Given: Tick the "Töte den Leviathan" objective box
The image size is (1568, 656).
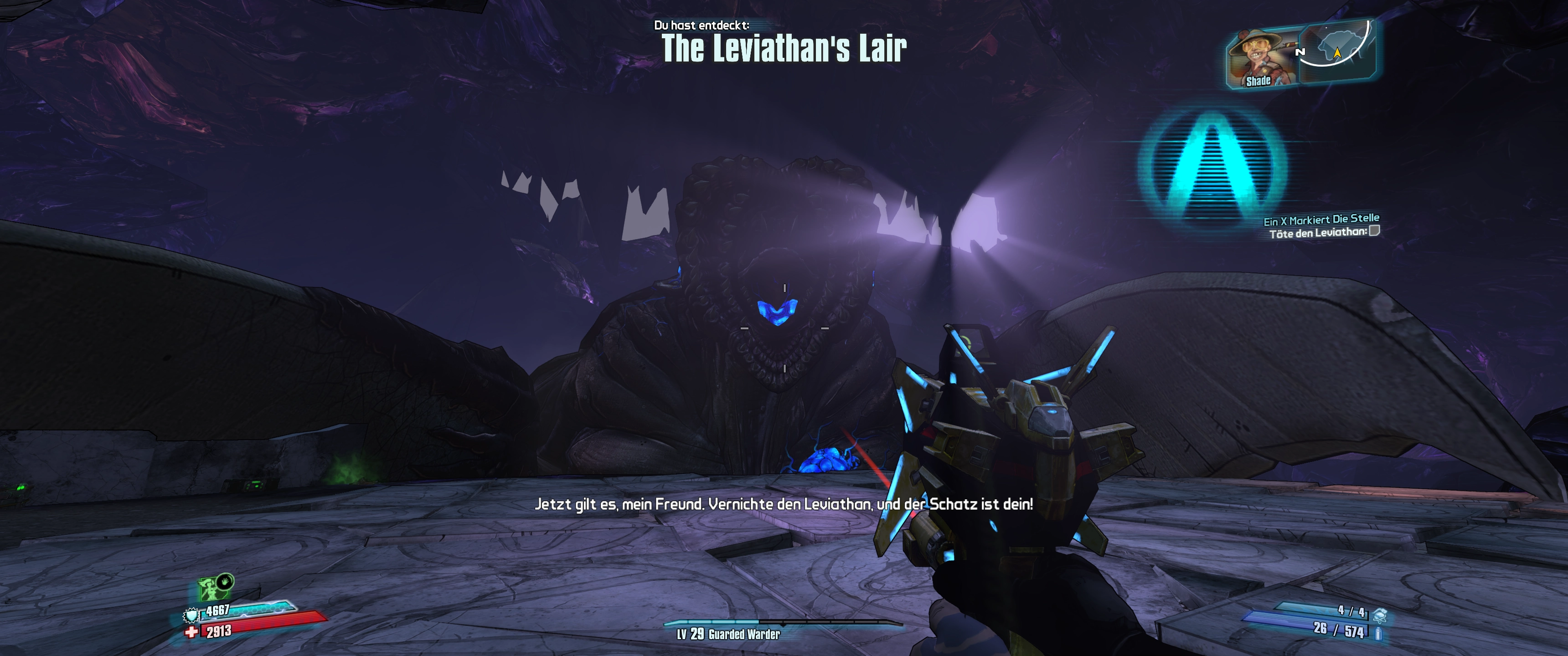Looking at the screenshot, I should [x=1374, y=231].
